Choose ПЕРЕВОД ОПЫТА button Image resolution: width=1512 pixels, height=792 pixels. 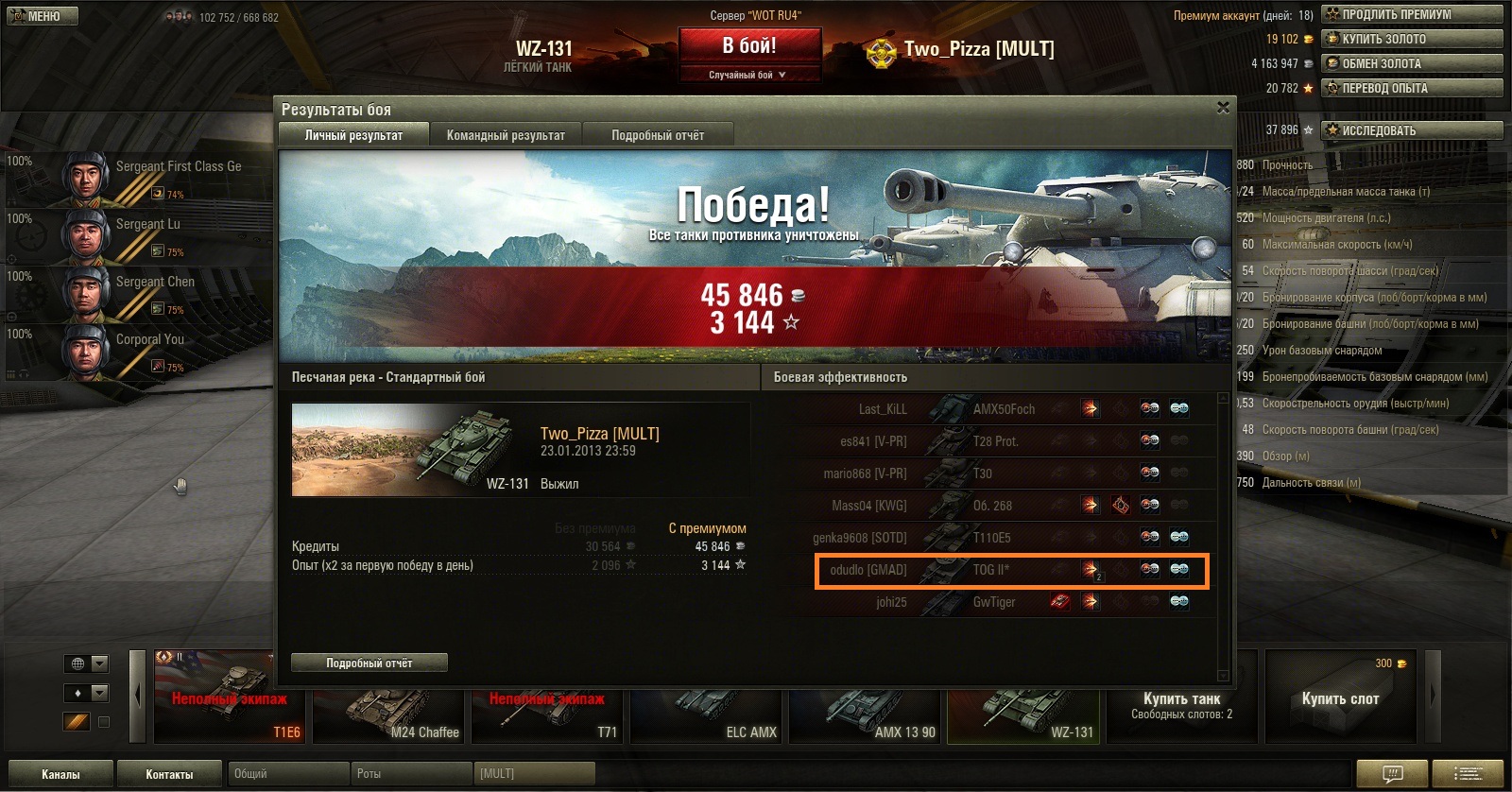[1411, 88]
